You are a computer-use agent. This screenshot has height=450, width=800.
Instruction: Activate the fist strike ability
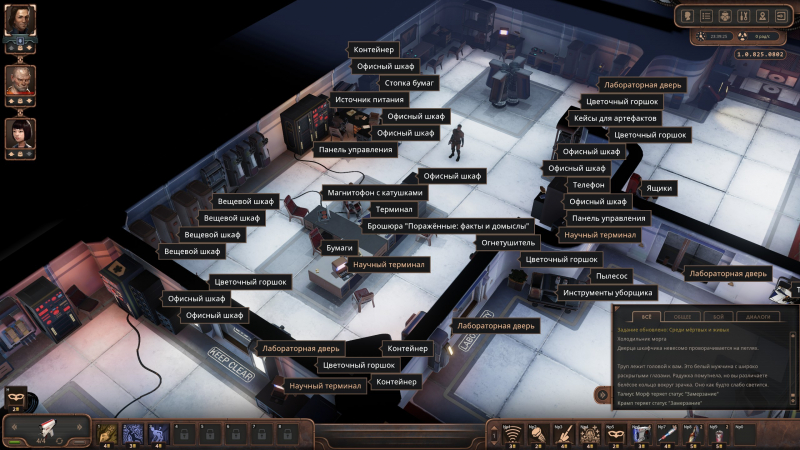click(x=107, y=433)
